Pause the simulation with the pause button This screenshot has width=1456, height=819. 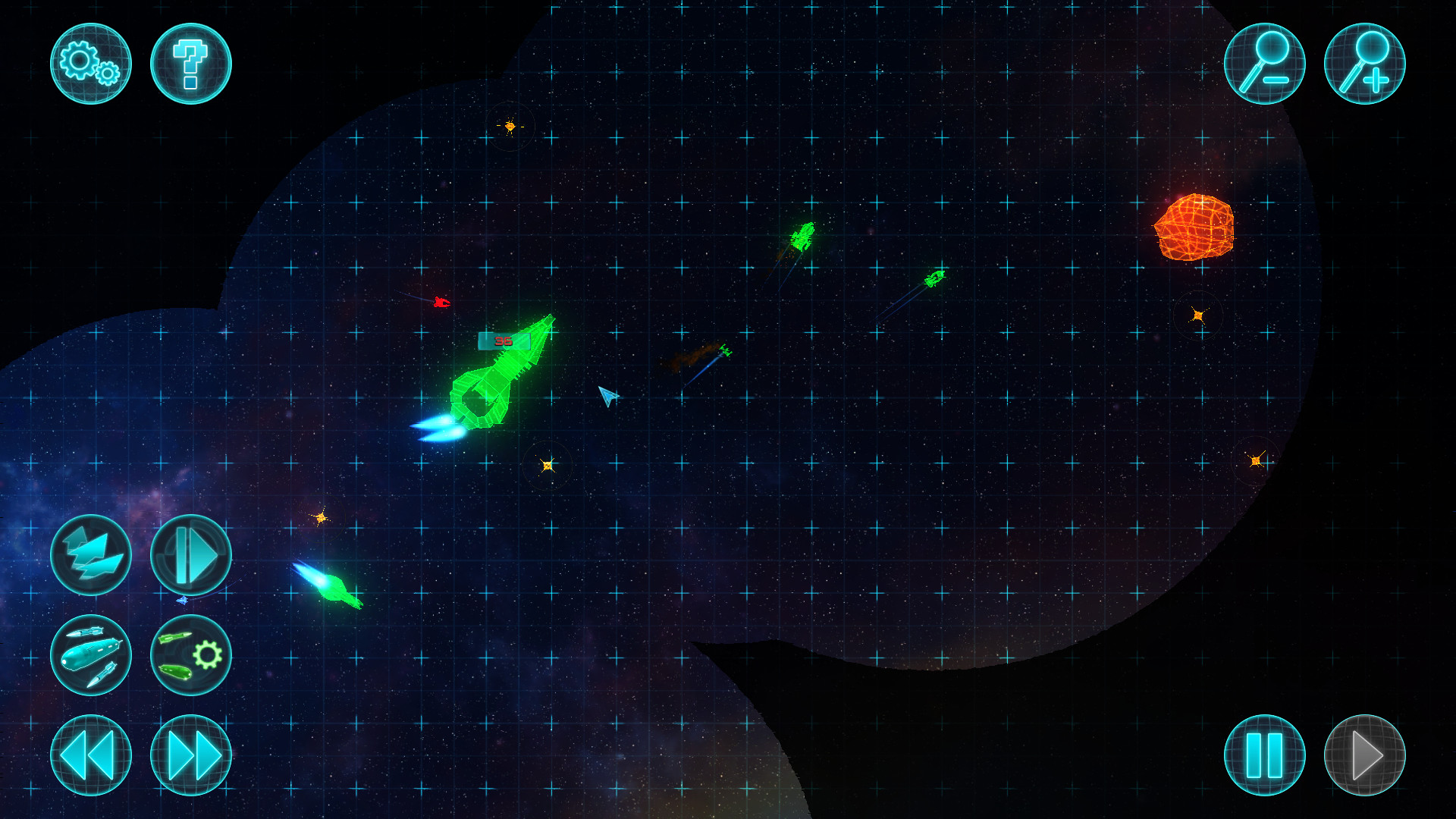[1264, 756]
